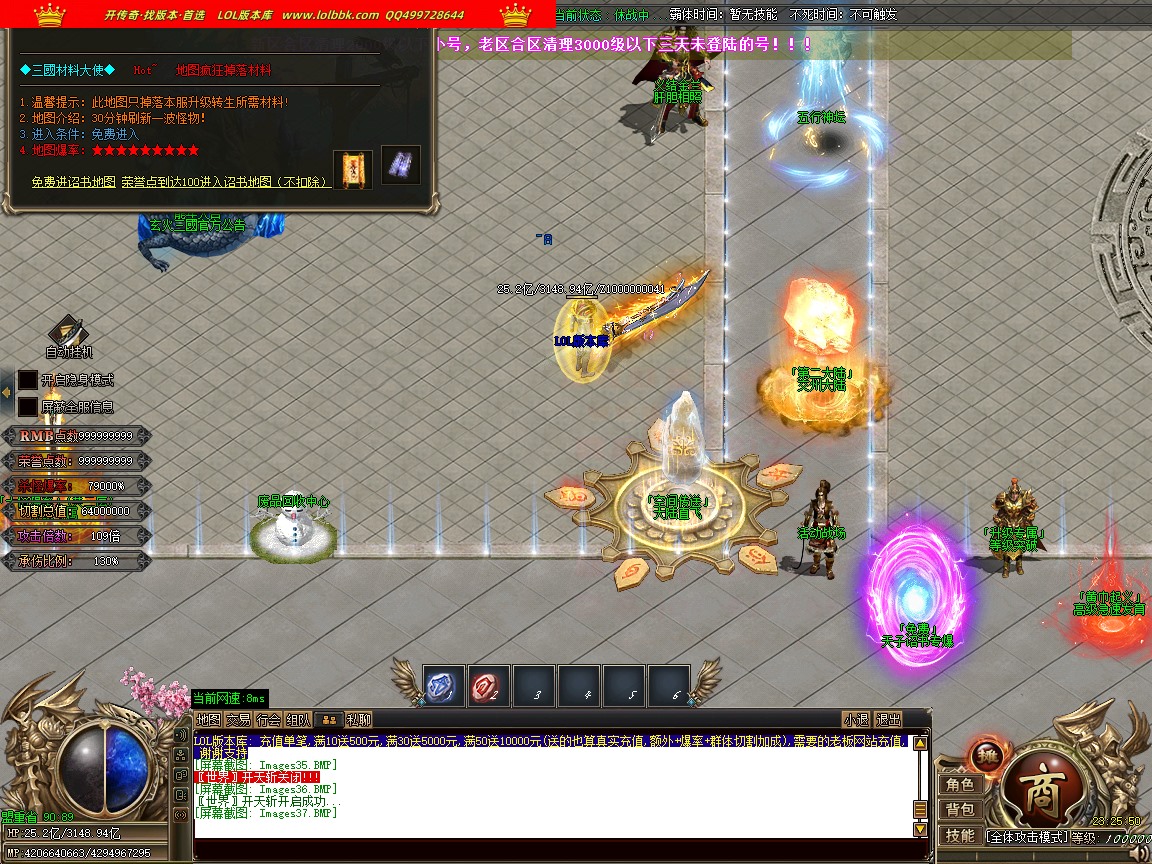Viewport: 1152px width, 864px height.
Task: Open the 交易 trade tab
Action: [x=238, y=719]
